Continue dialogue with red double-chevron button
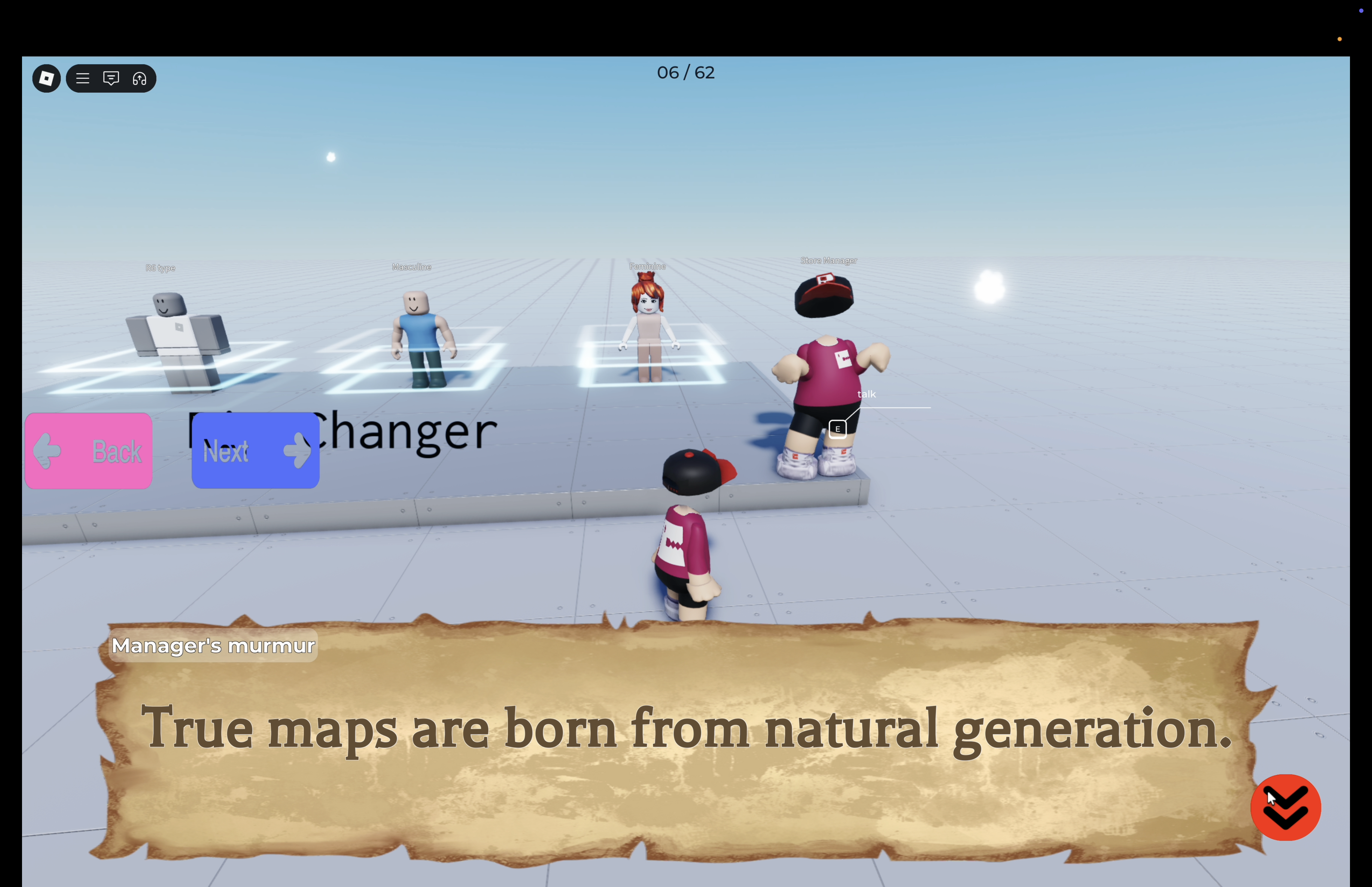 coord(1285,807)
